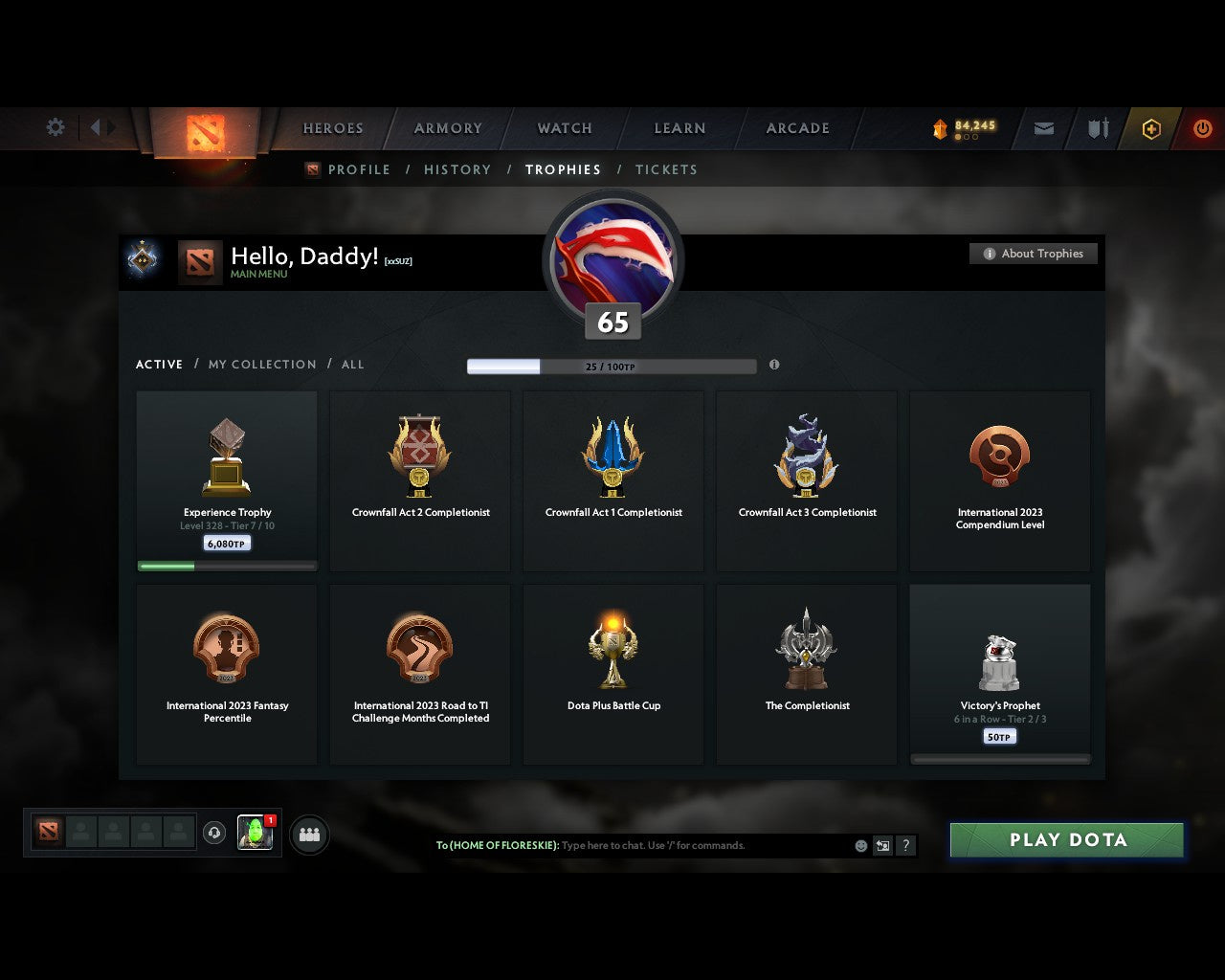Open the armory shield and sword icon
The image size is (1225, 980).
pyautogui.click(x=1097, y=128)
